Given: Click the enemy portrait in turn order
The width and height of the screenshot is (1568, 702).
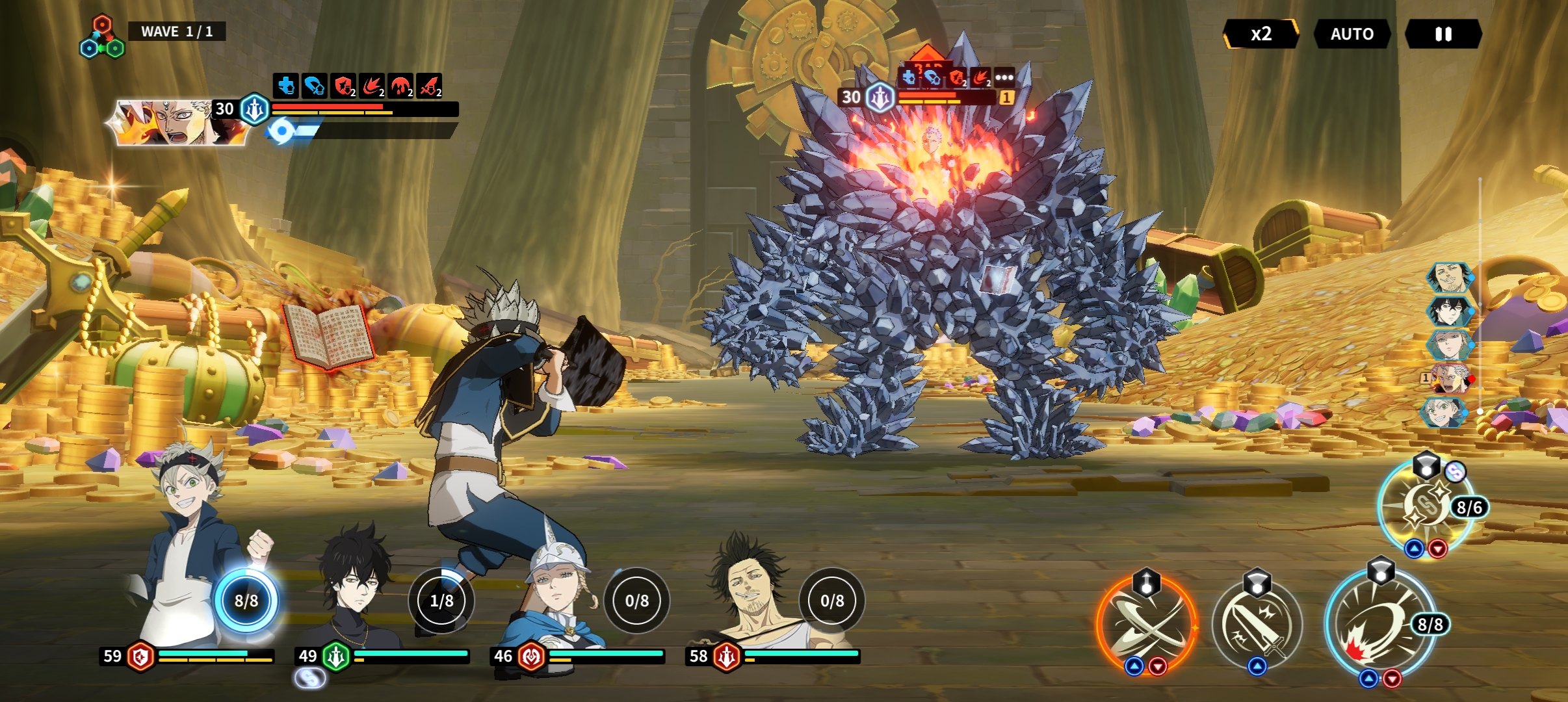Looking at the screenshot, I should click(x=1450, y=378).
